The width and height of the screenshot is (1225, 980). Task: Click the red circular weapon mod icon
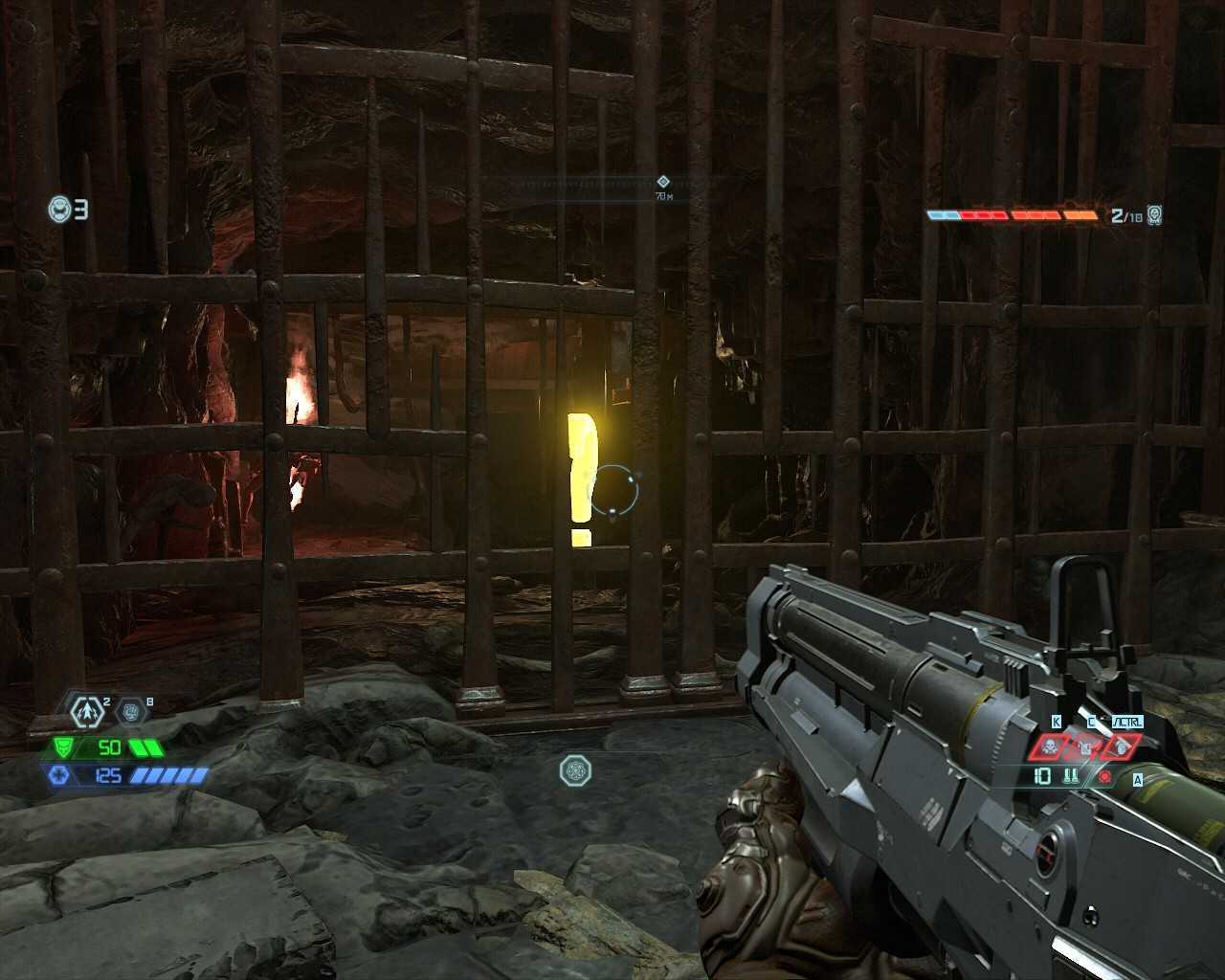click(1105, 776)
